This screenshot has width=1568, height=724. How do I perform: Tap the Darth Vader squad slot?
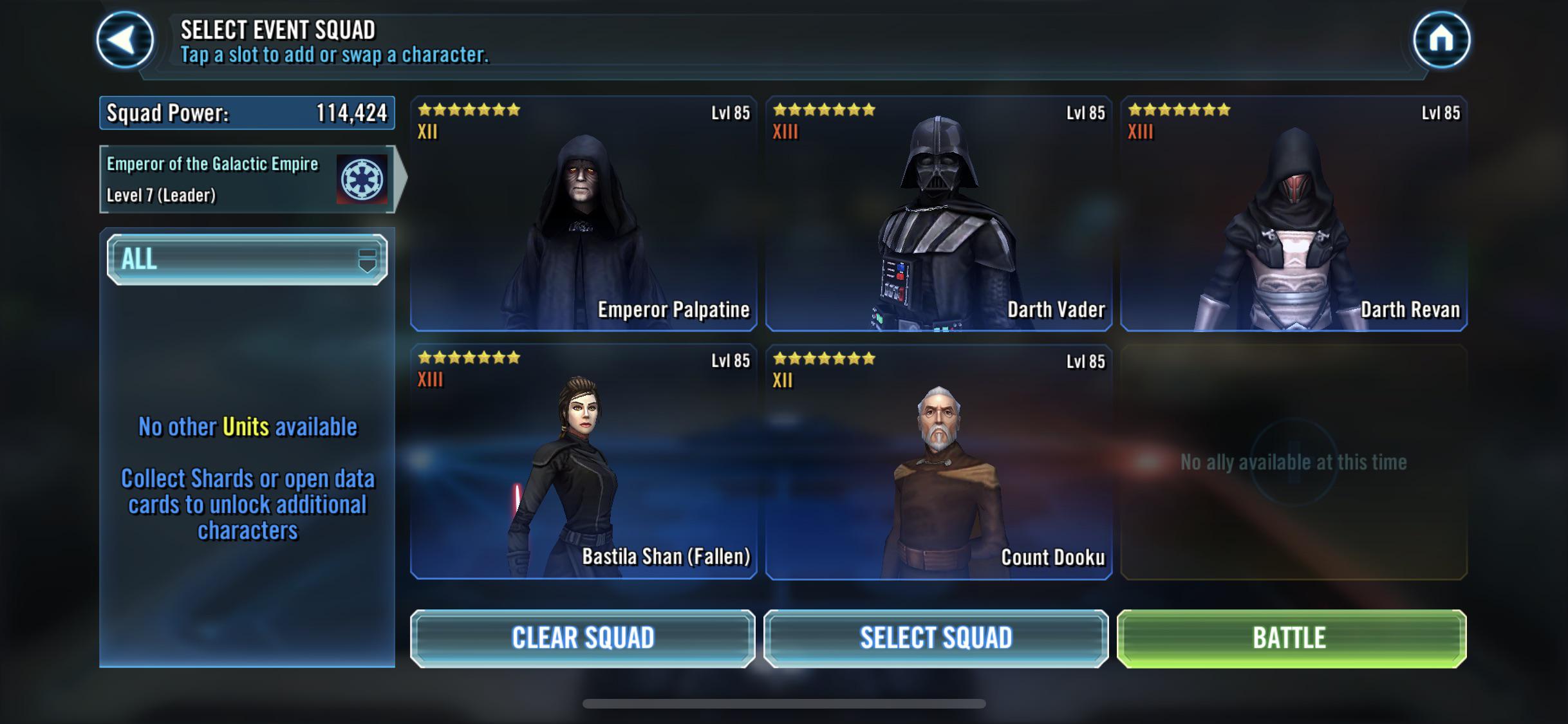[938, 214]
